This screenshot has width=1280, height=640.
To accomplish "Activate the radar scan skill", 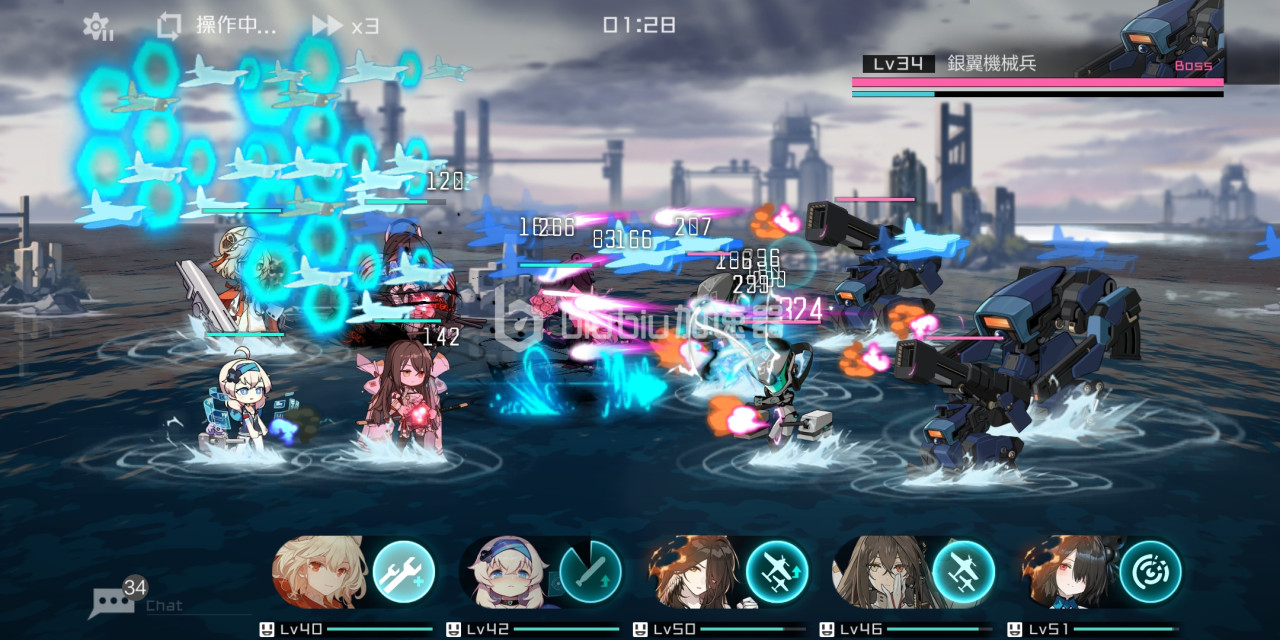I will (x=1150, y=572).
